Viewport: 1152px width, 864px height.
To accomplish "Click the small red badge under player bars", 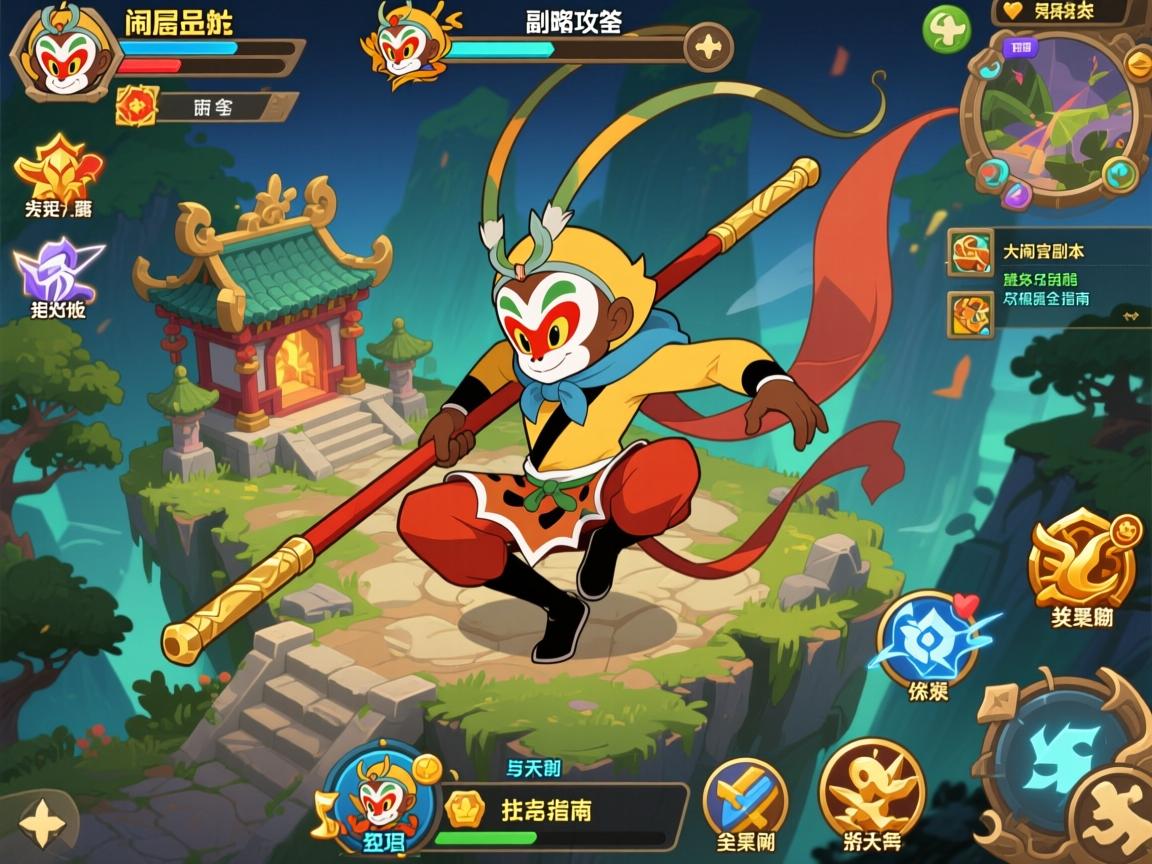I will point(137,105).
